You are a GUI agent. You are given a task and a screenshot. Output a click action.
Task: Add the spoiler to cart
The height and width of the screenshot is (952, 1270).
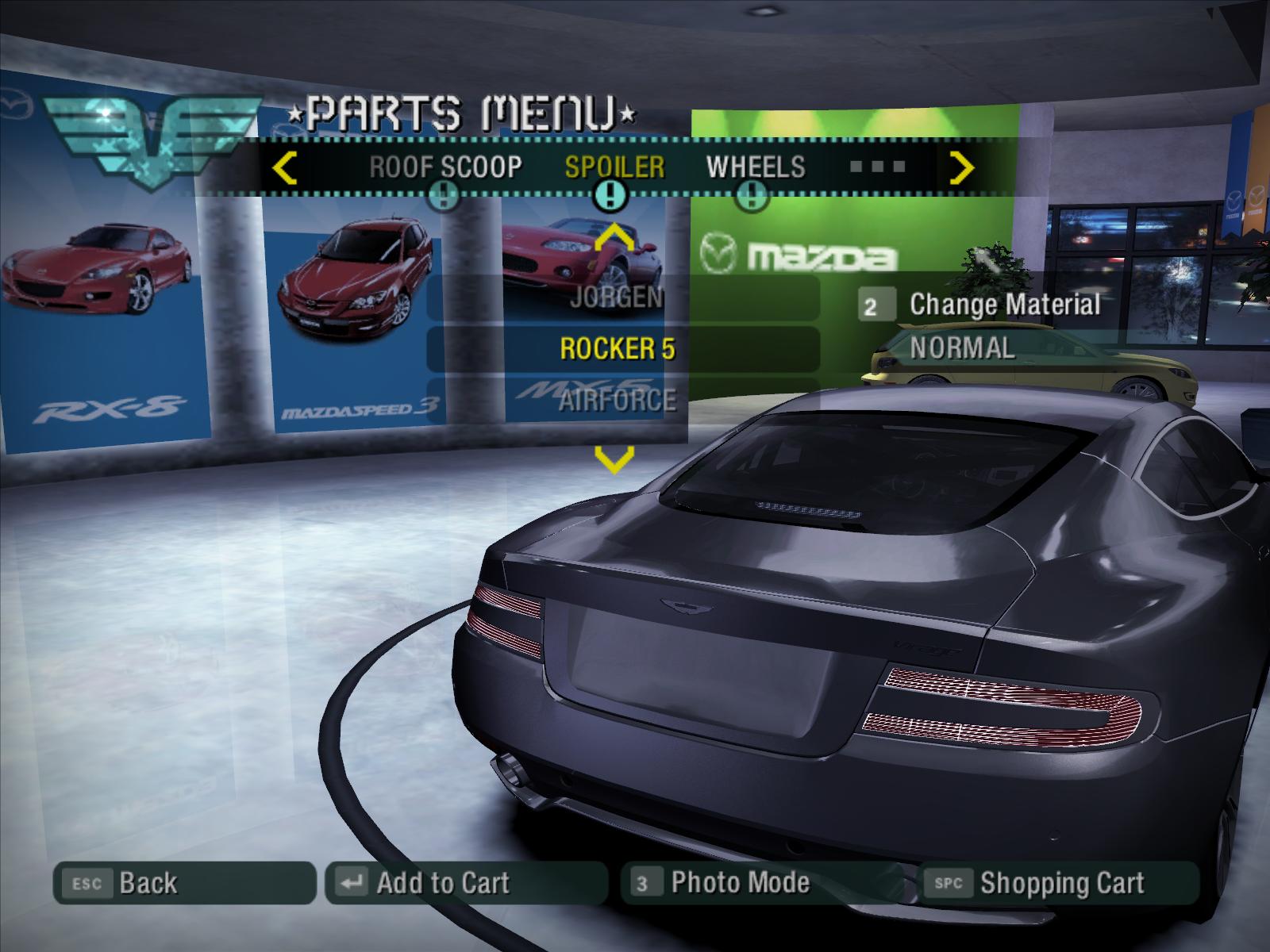(x=464, y=883)
